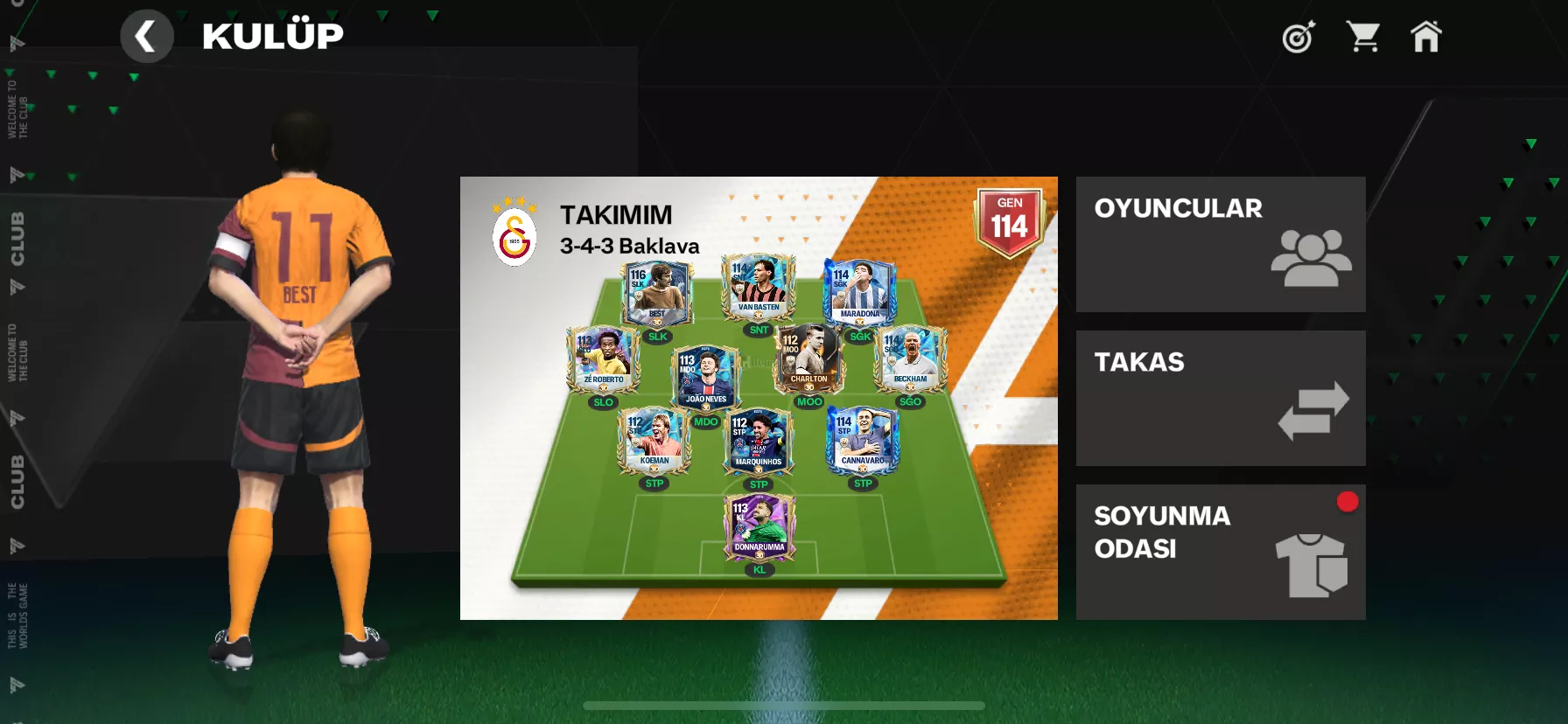Screen dimensions: 1568x724
Task: Go back using the arrow button
Action: (146, 37)
